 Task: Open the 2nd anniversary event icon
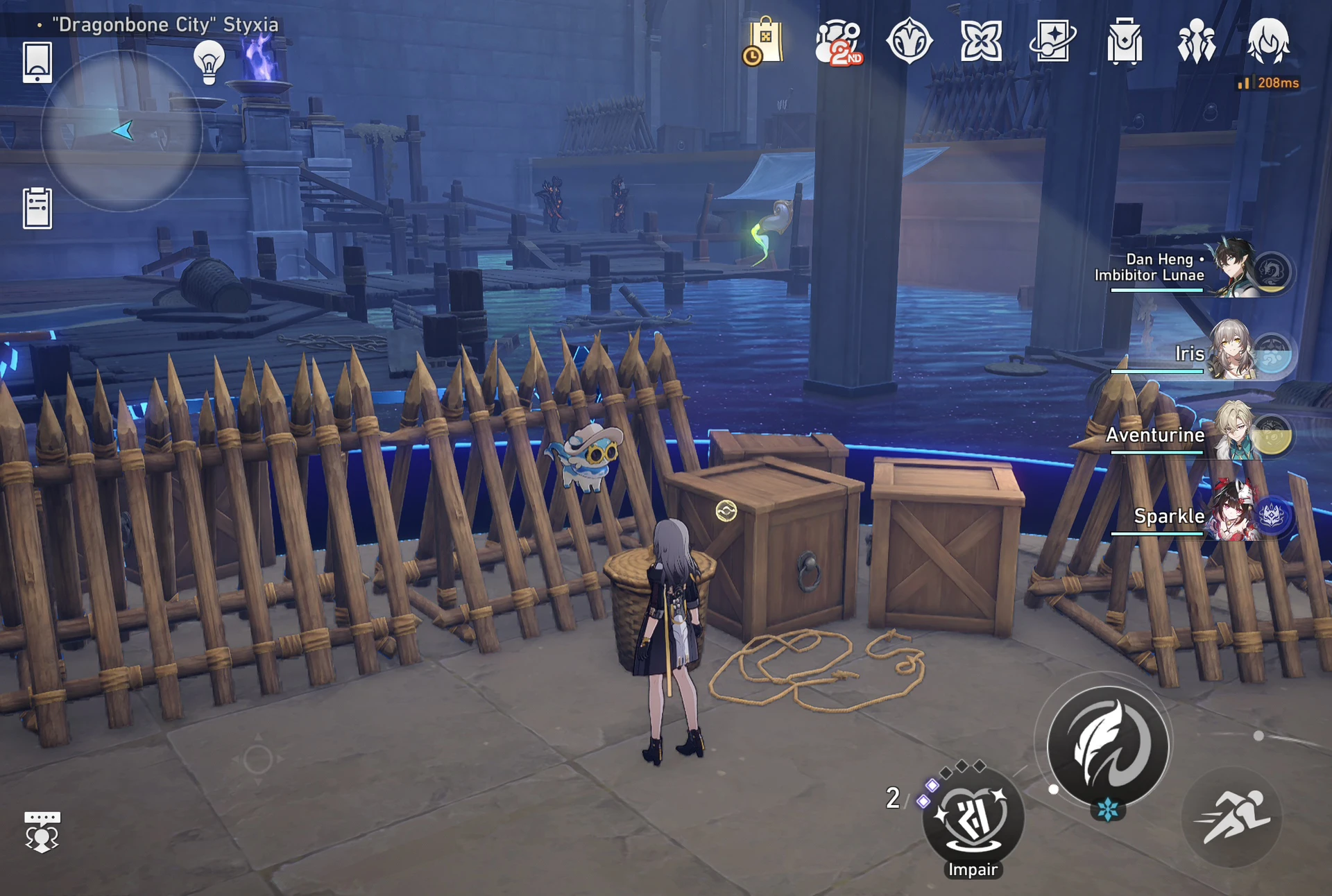coord(838,42)
